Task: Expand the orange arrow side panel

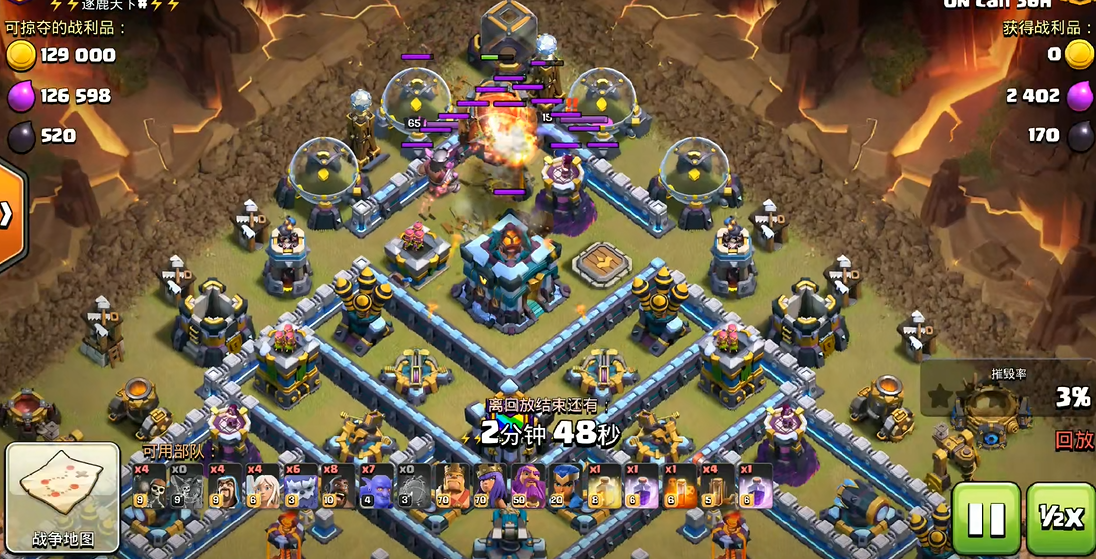Action: pyautogui.click(x=9, y=215)
